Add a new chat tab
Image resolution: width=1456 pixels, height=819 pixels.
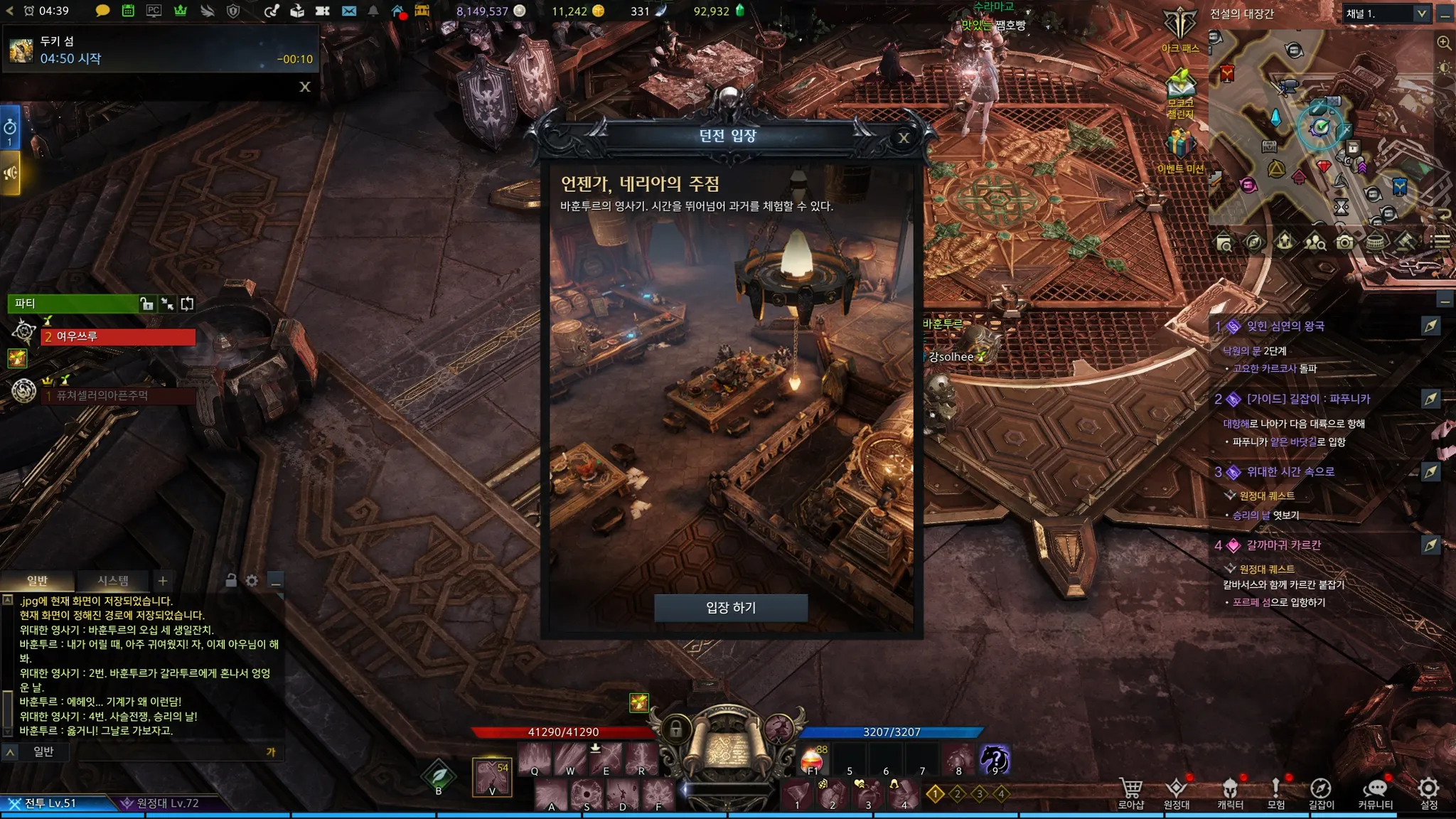pos(163,581)
